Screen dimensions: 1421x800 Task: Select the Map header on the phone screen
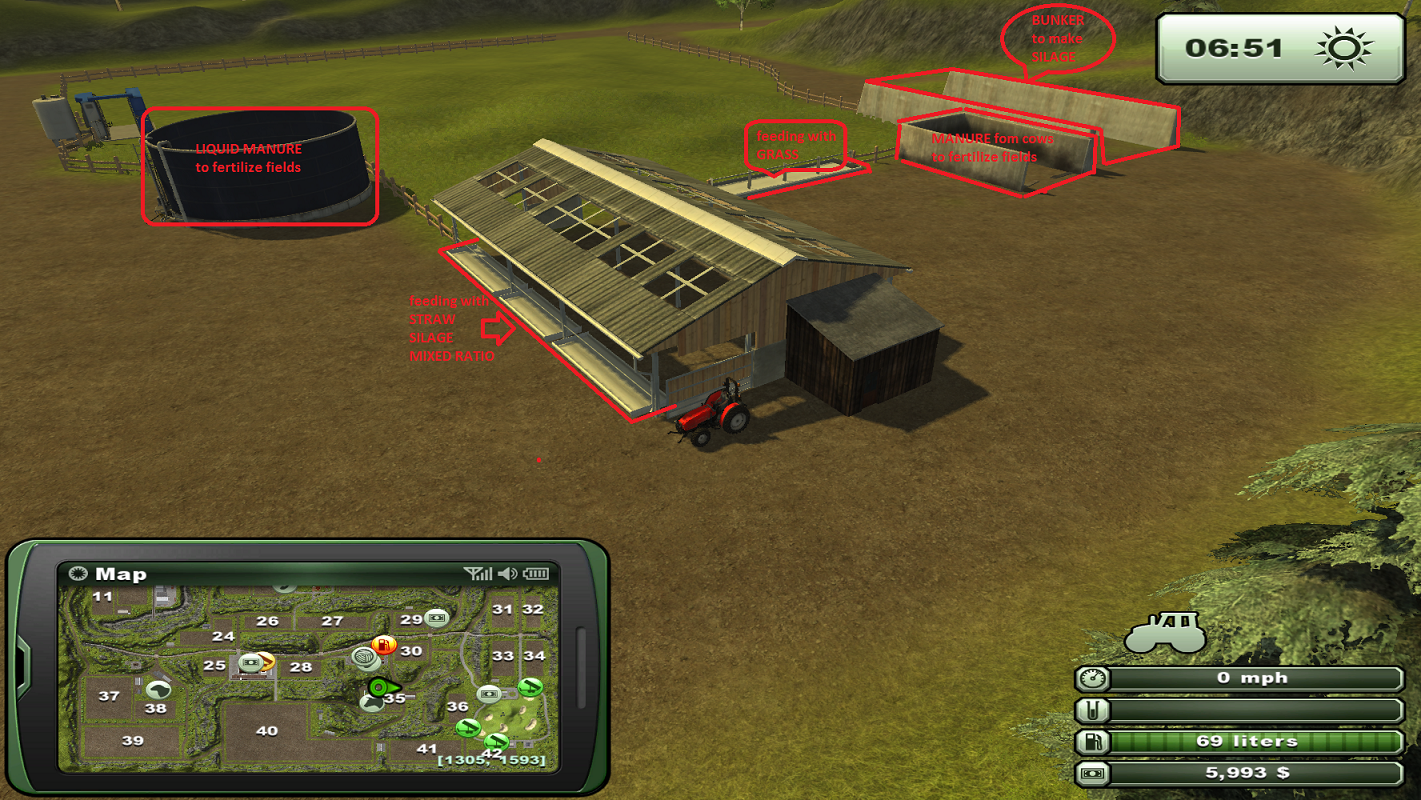[120, 573]
